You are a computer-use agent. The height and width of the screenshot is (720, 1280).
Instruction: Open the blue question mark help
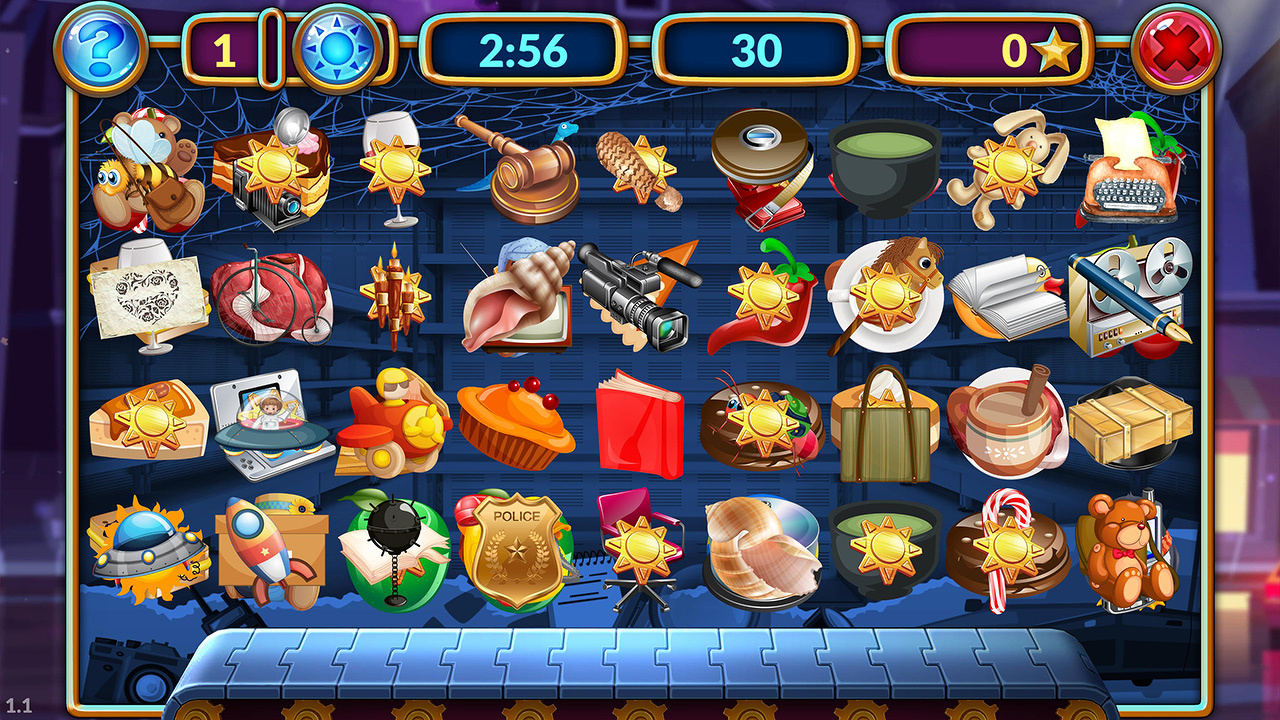(101, 48)
